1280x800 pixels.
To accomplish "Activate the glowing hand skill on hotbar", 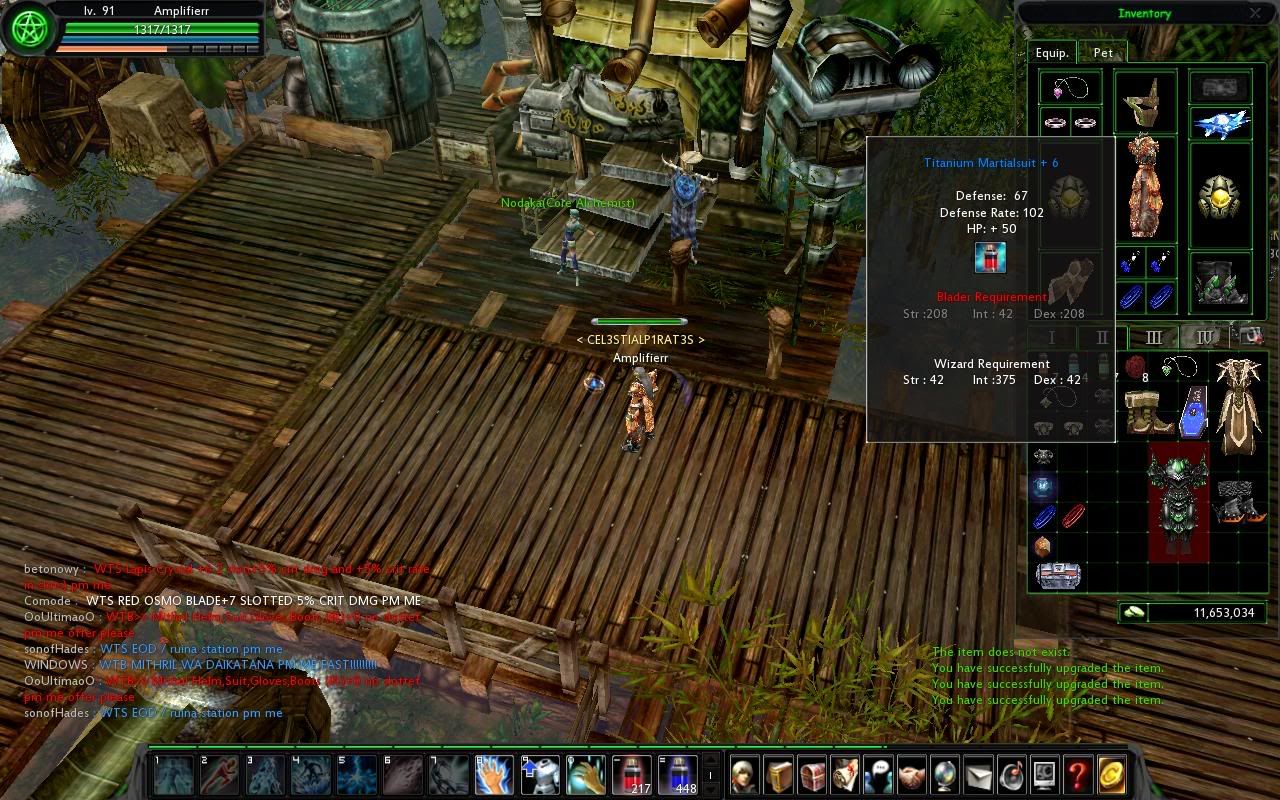I will [494, 774].
